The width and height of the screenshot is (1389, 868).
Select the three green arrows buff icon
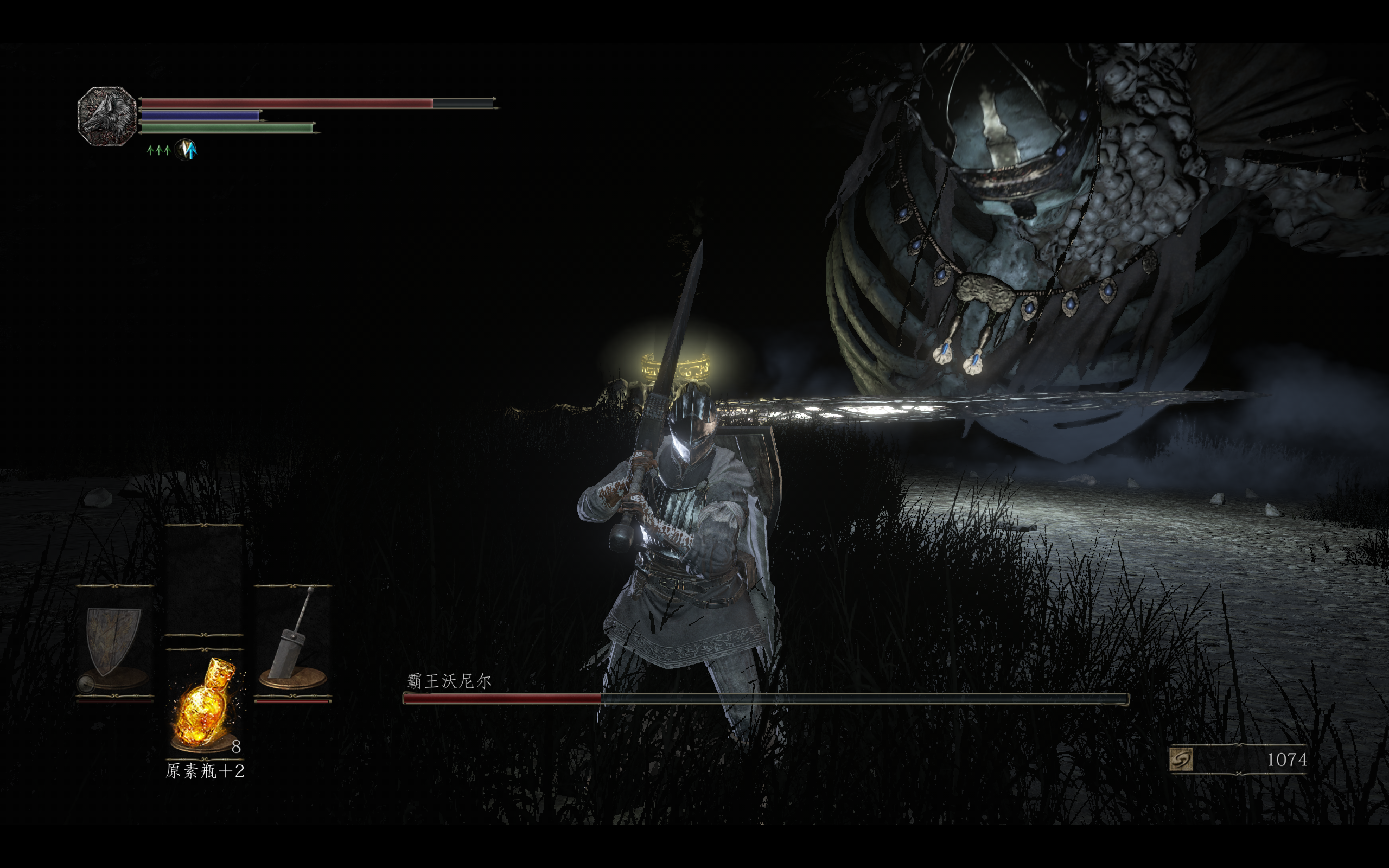[x=158, y=150]
